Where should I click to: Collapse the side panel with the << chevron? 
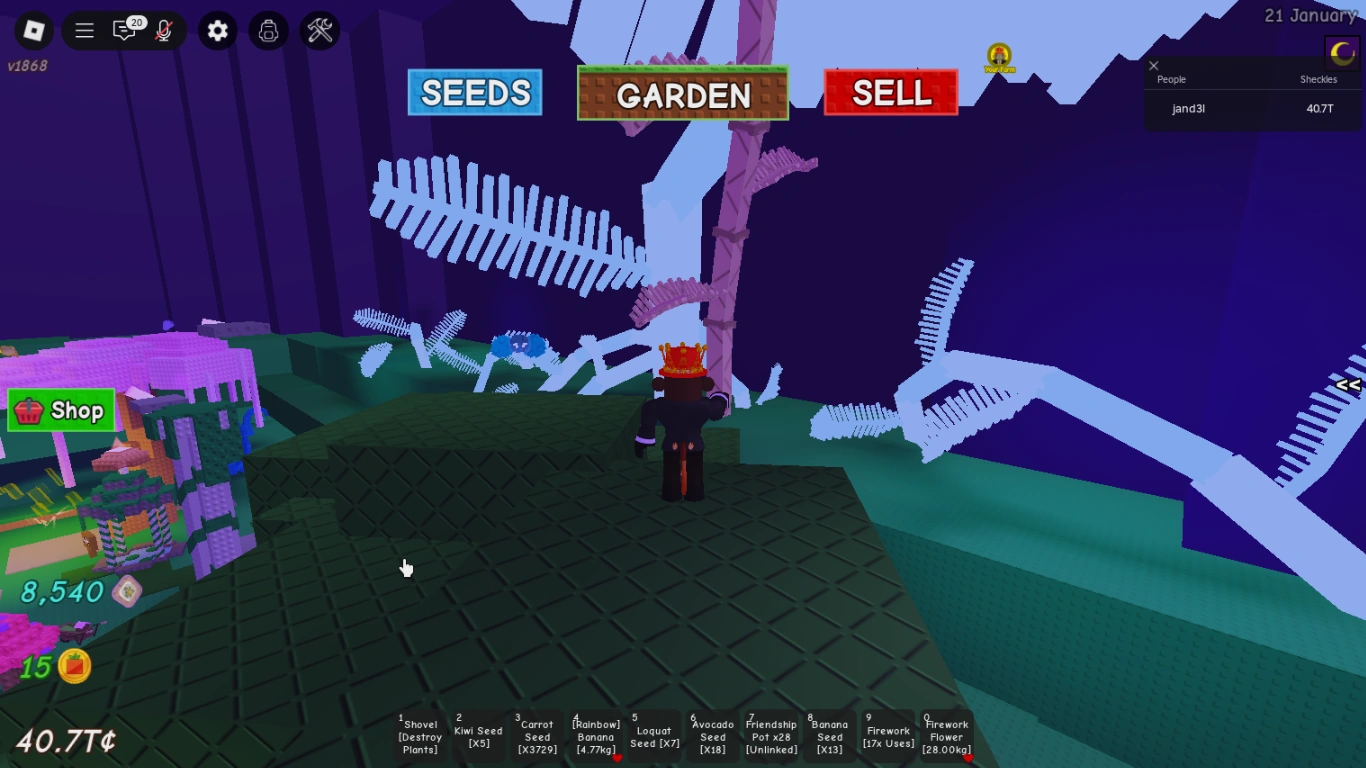pos(1346,383)
